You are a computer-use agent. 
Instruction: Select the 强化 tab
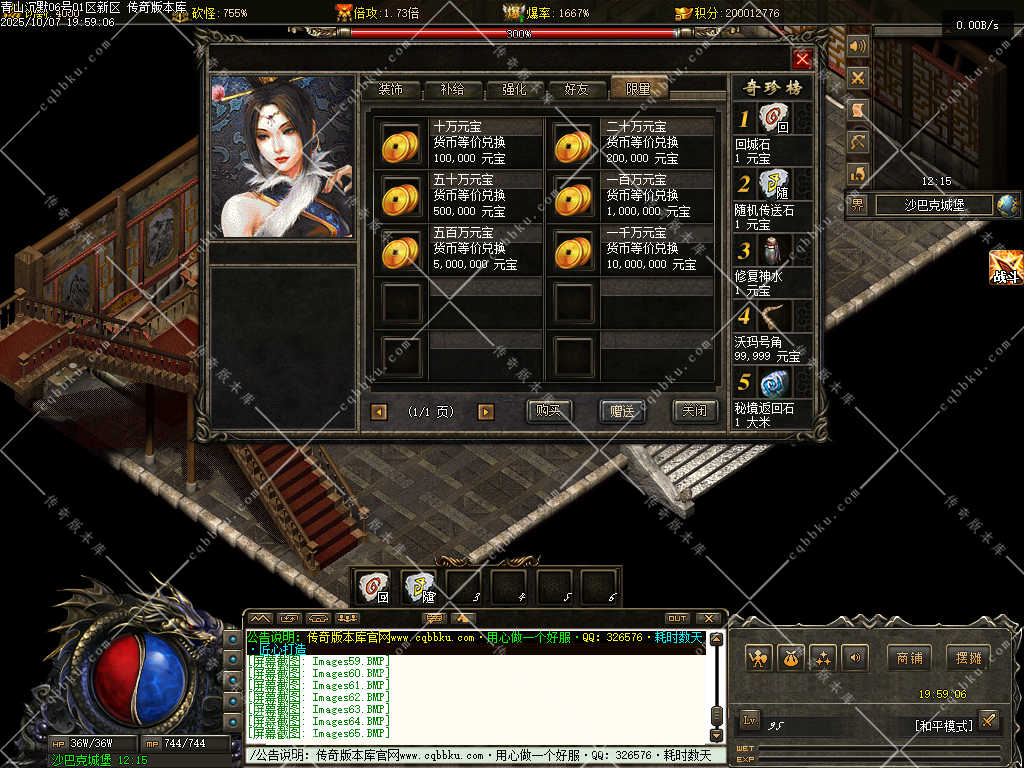pos(514,89)
